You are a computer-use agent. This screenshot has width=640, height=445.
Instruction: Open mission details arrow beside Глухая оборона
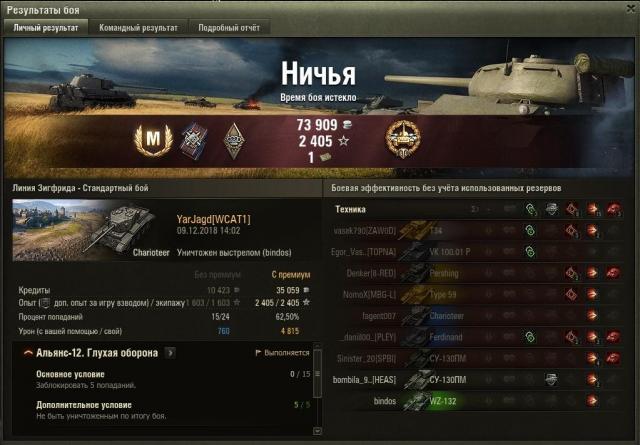[x=170, y=353]
